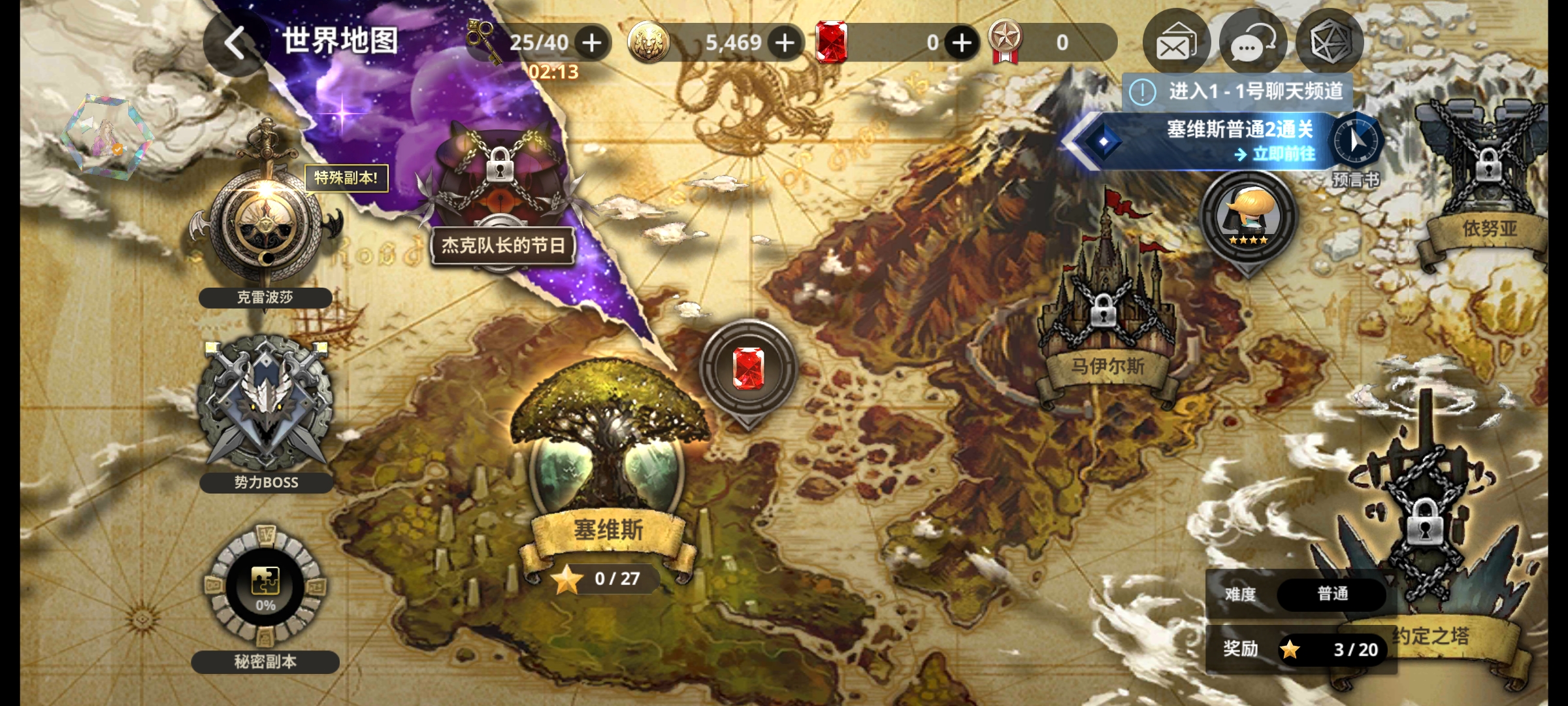Screen dimensions: 1568x706
Task: Open the 预言书 compass icon
Action: (1356, 143)
